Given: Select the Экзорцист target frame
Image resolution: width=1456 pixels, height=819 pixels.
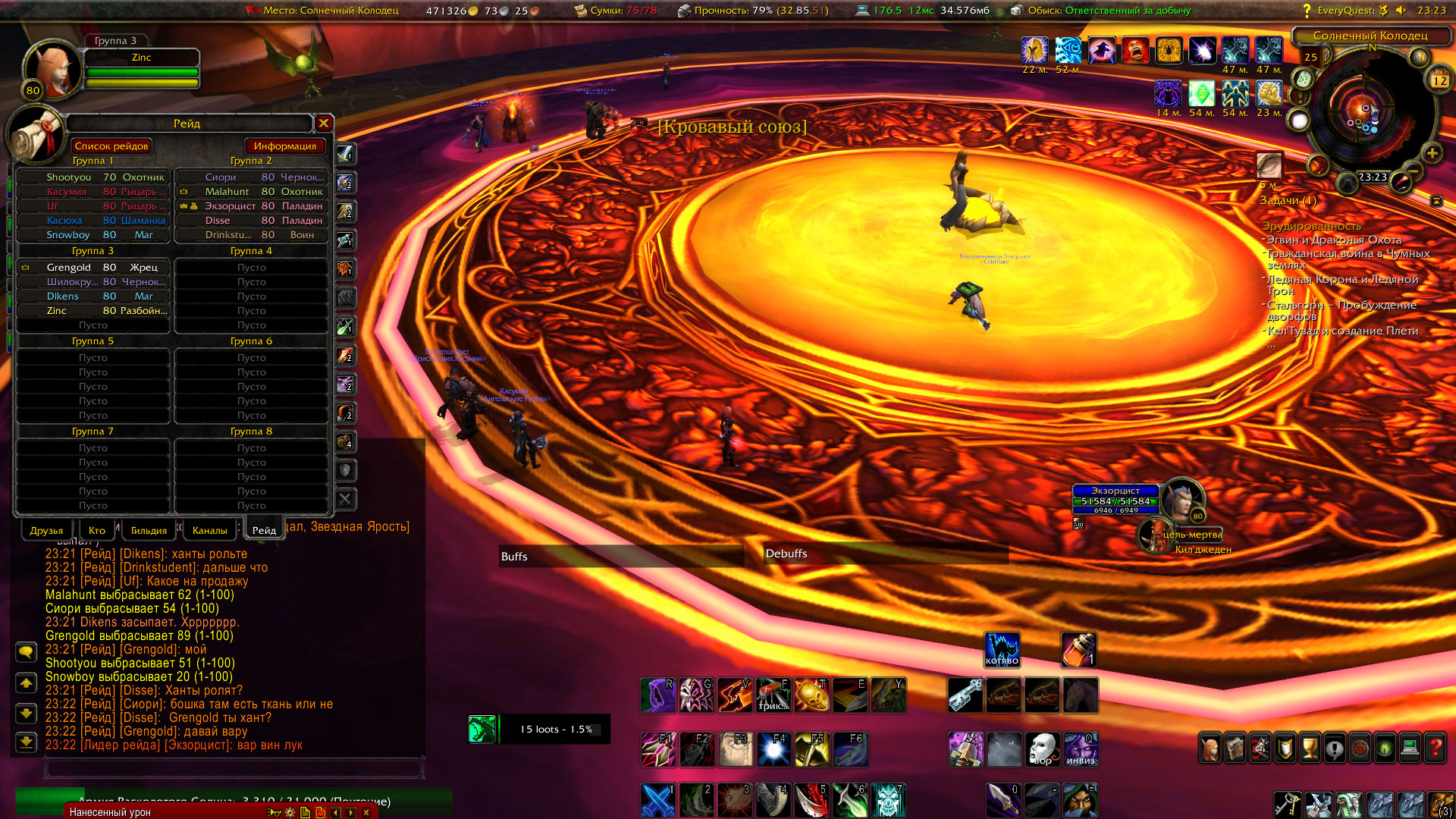Looking at the screenshot, I should (x=1116, y=500).
